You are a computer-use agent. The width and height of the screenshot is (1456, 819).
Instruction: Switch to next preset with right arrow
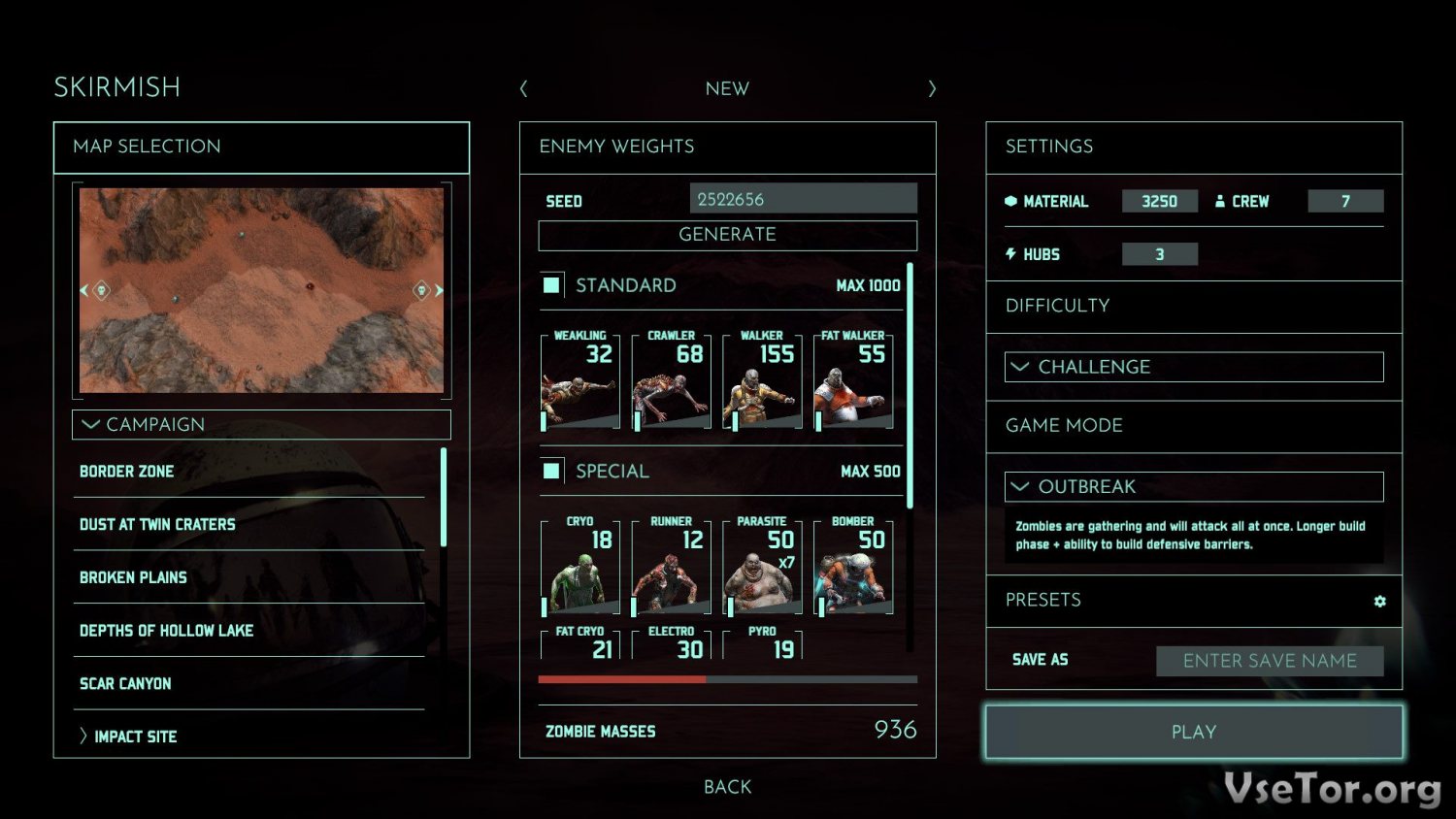click(x=932, y=89)
